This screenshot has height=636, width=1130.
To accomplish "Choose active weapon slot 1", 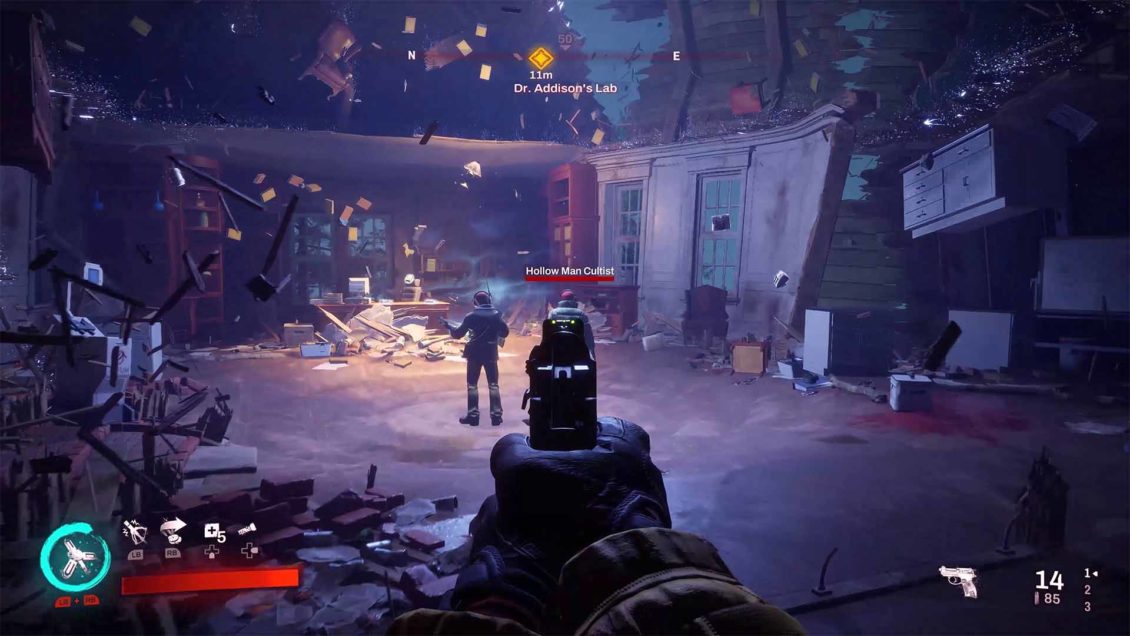I will tap(1088, 573).
